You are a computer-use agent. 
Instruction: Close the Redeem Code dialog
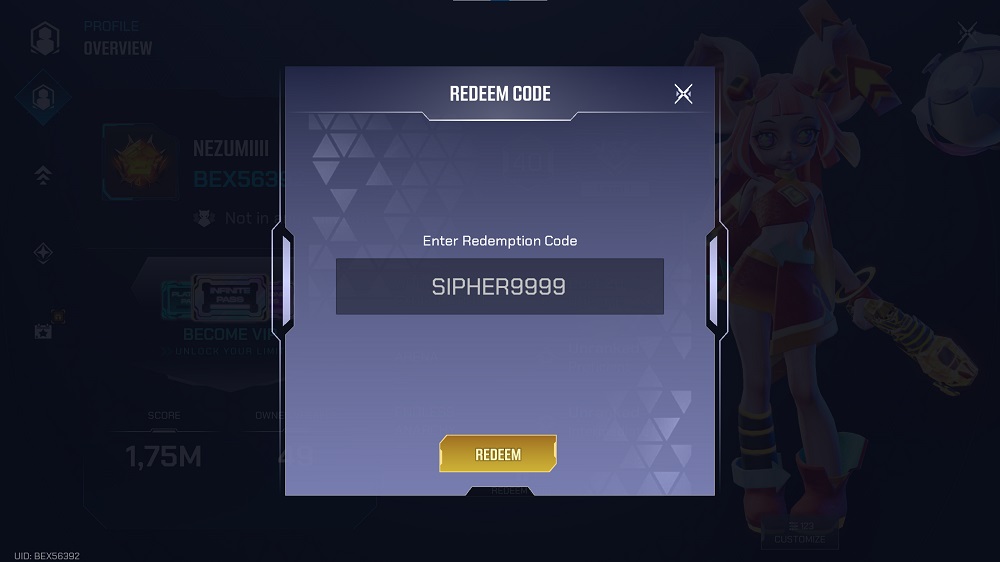point(683,94)
